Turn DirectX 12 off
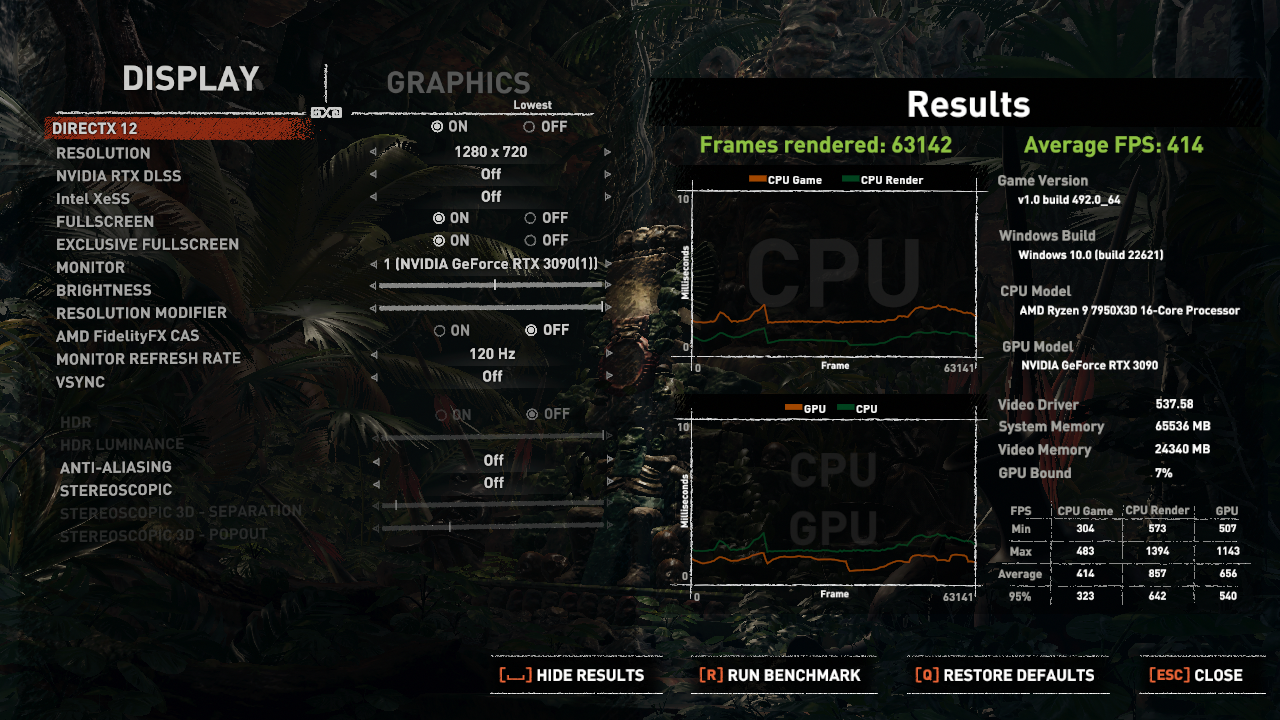The width and height of the screenshot is (1280, 720). pos(529,127)
